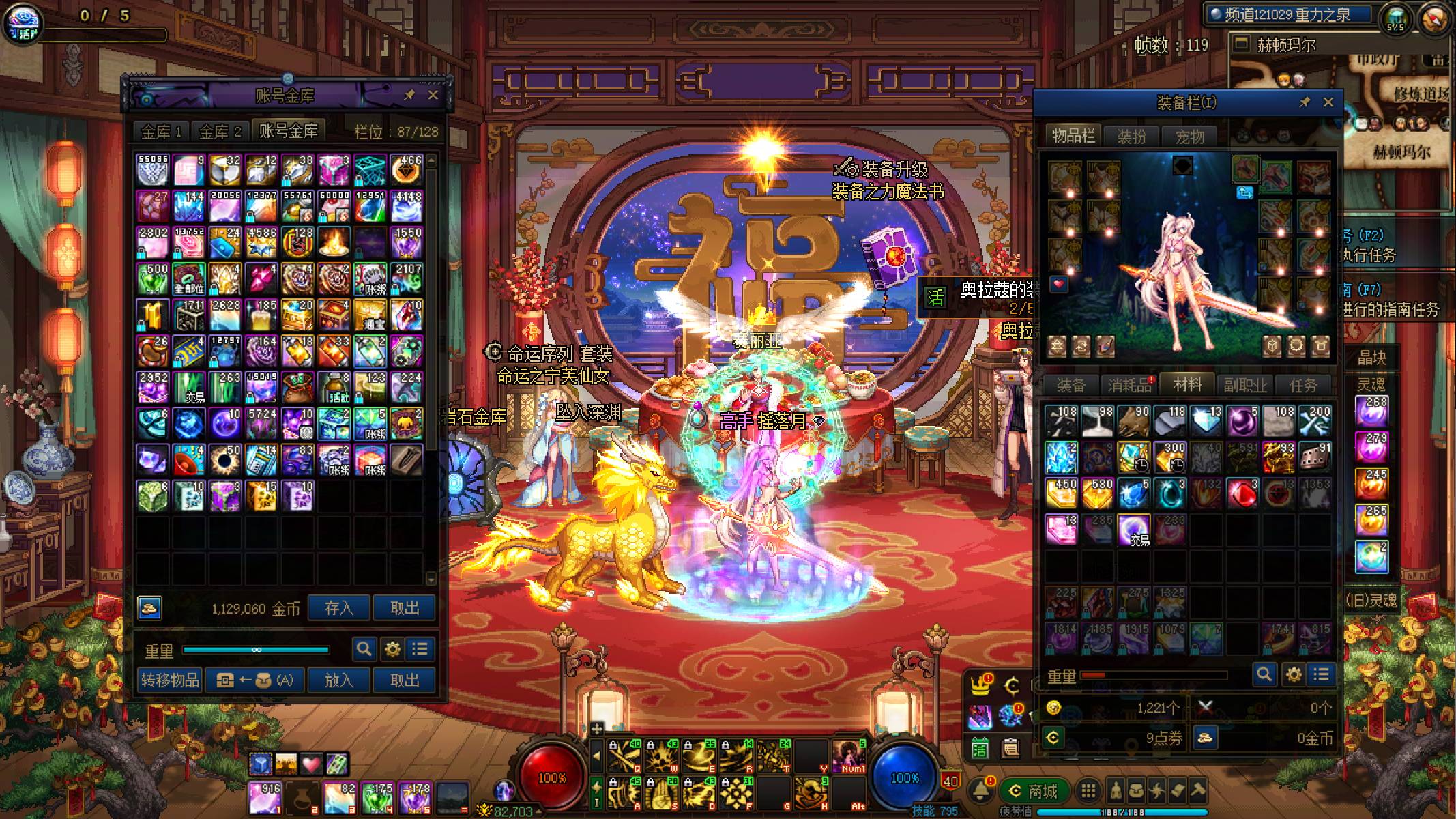Click the notification bell icon

[981, 790]
